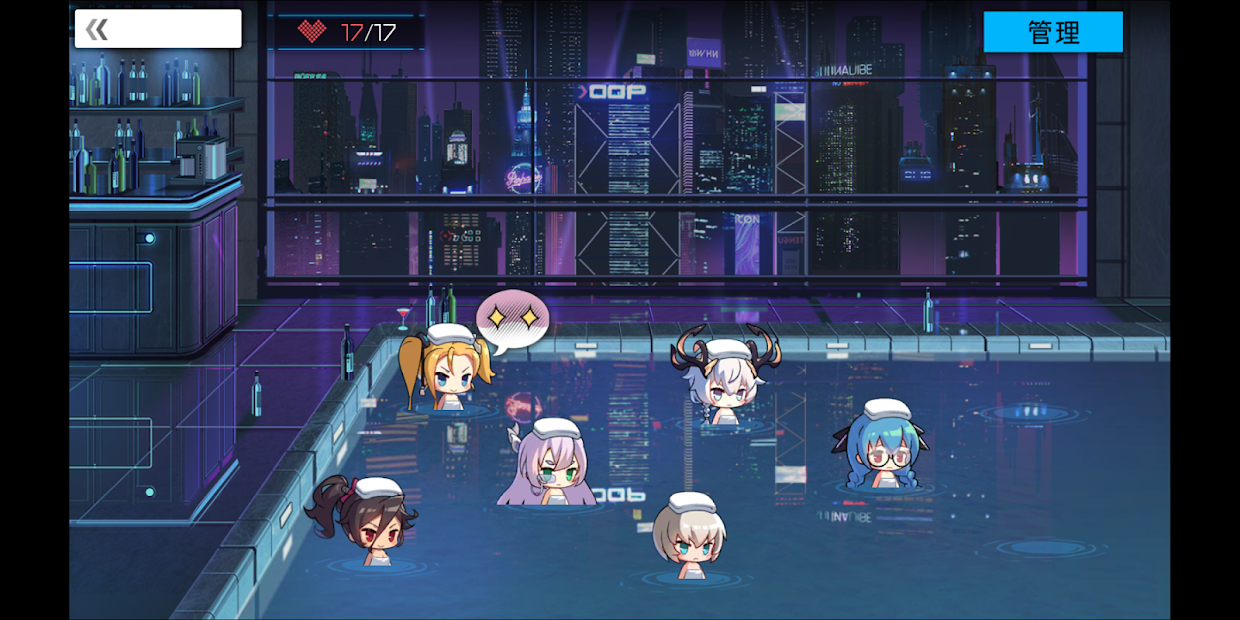Open the 管理 management button

point(1053,32)
